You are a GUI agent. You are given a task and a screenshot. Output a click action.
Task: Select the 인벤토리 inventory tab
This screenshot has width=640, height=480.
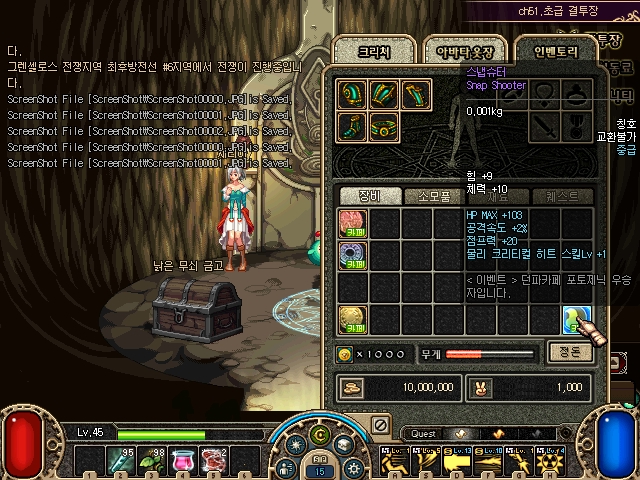[551, 50]
